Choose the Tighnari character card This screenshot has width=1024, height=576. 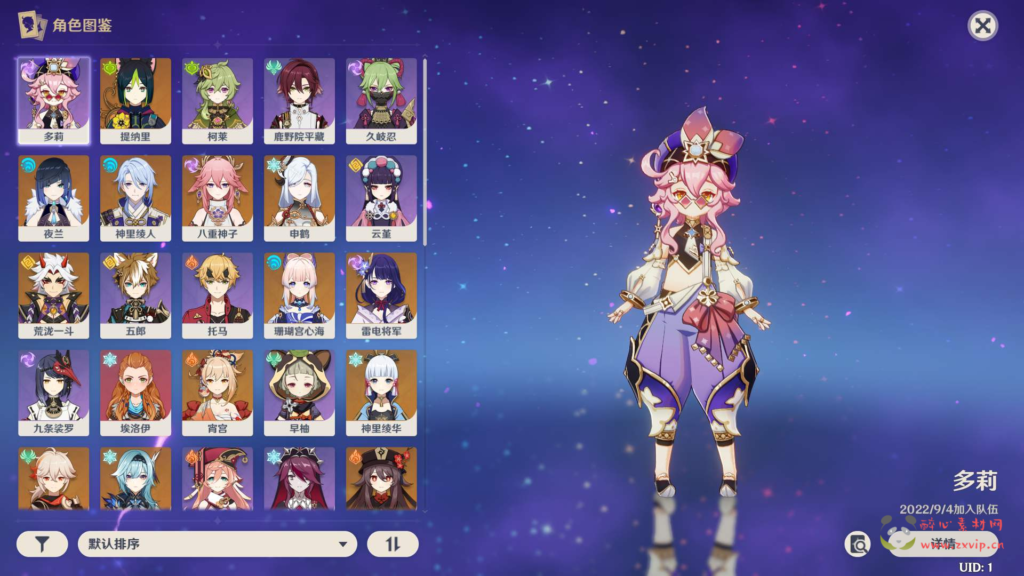(136, 98)
